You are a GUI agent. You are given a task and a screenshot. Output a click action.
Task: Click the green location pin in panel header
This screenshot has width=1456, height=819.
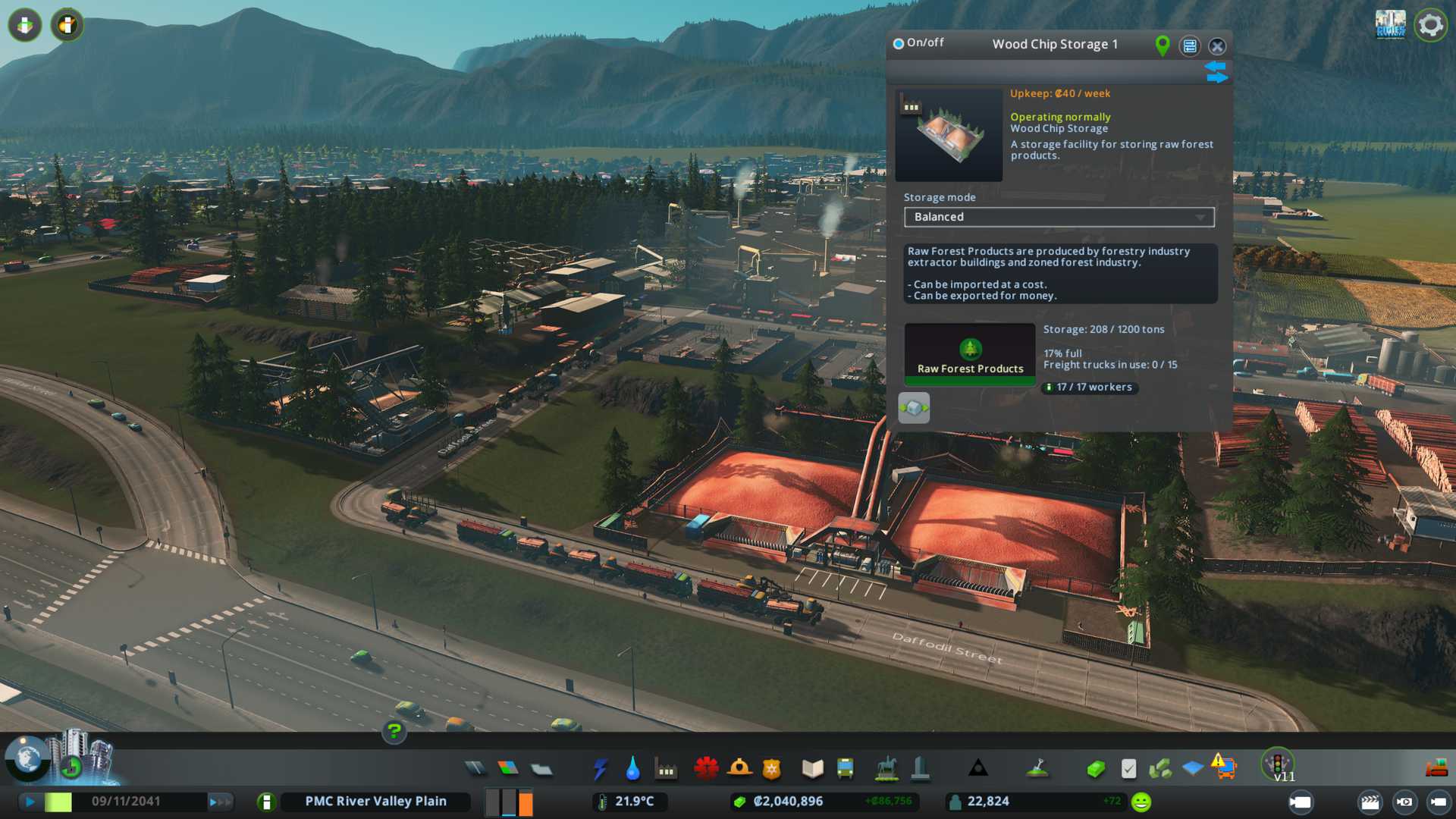click(1162, 45)
